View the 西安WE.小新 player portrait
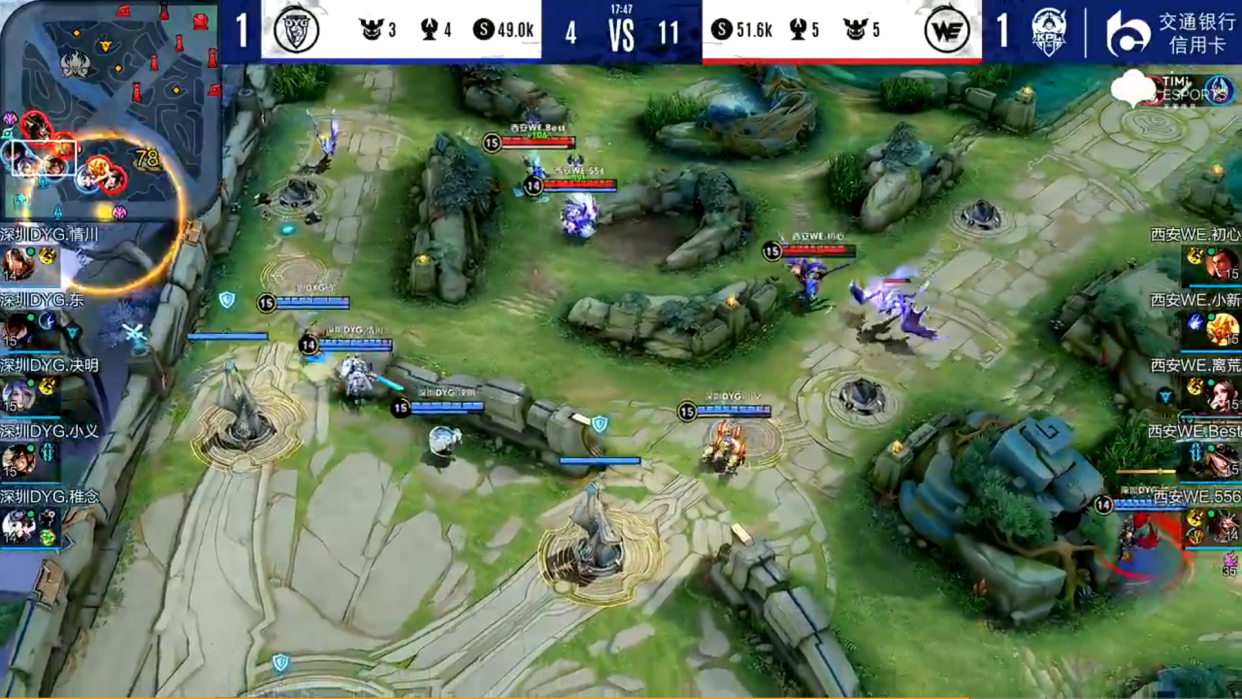 (x=1222, y=329)
